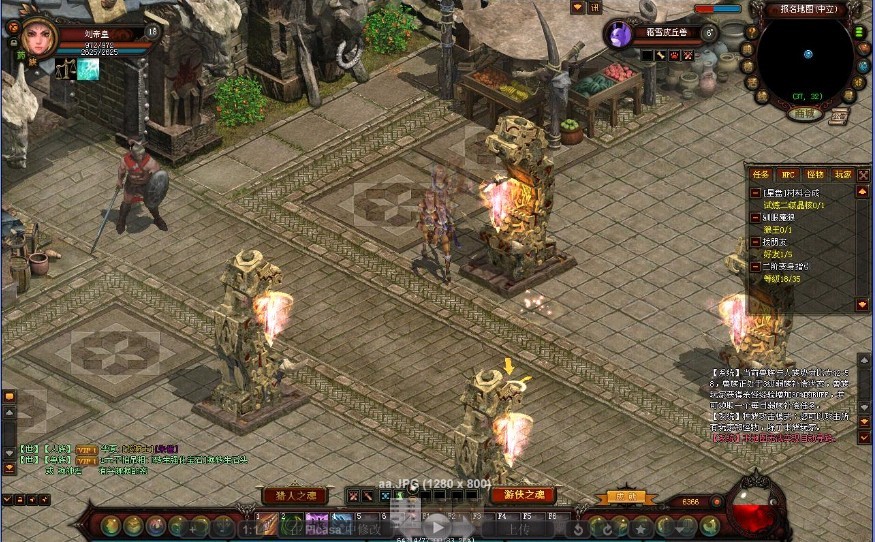
Task: Toggle the green bars icon beside minimap
Action: 860,32
